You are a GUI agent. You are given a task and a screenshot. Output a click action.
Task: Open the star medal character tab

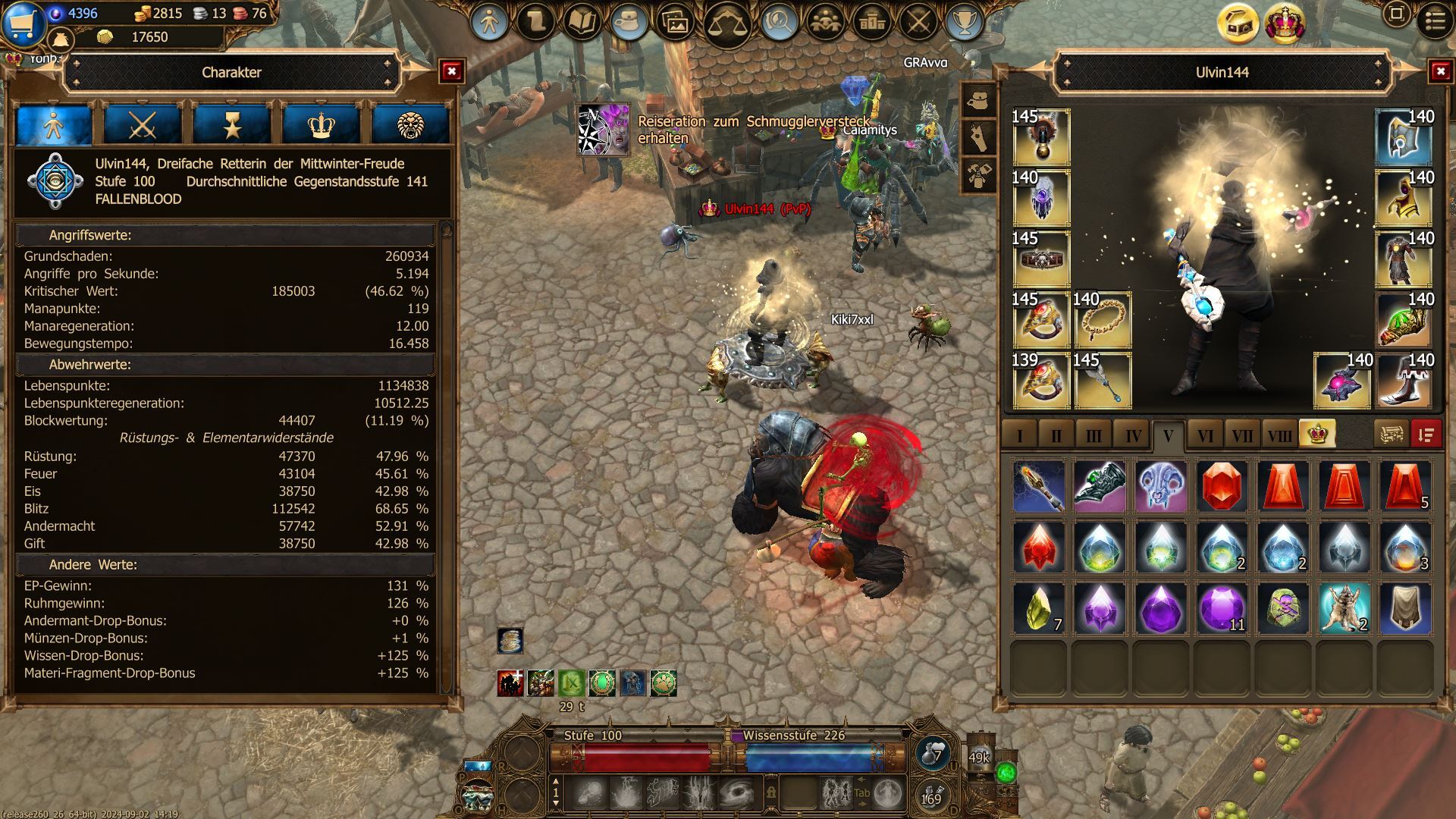point(232,125)
